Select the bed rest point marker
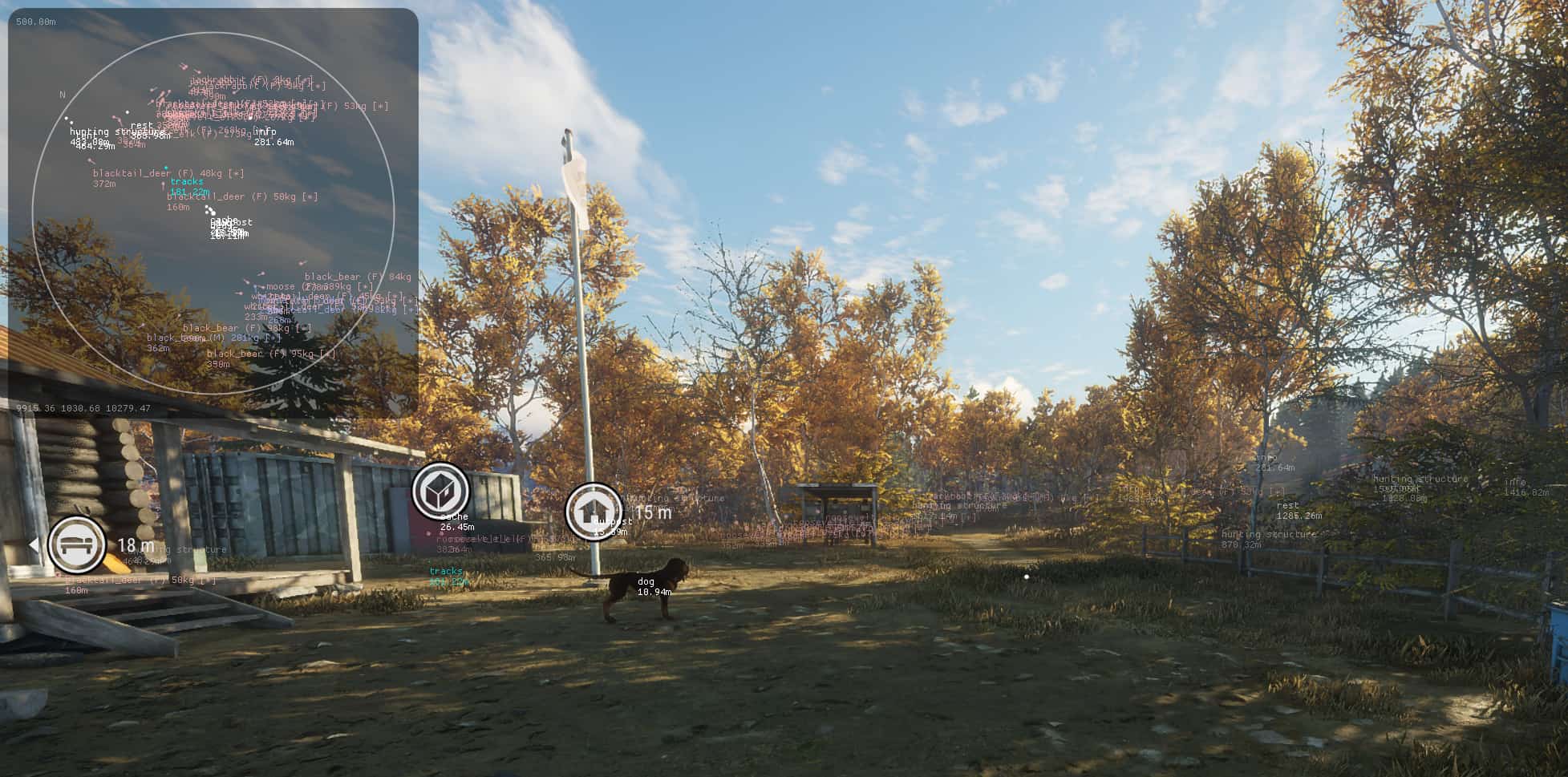 tap(77, 544)
